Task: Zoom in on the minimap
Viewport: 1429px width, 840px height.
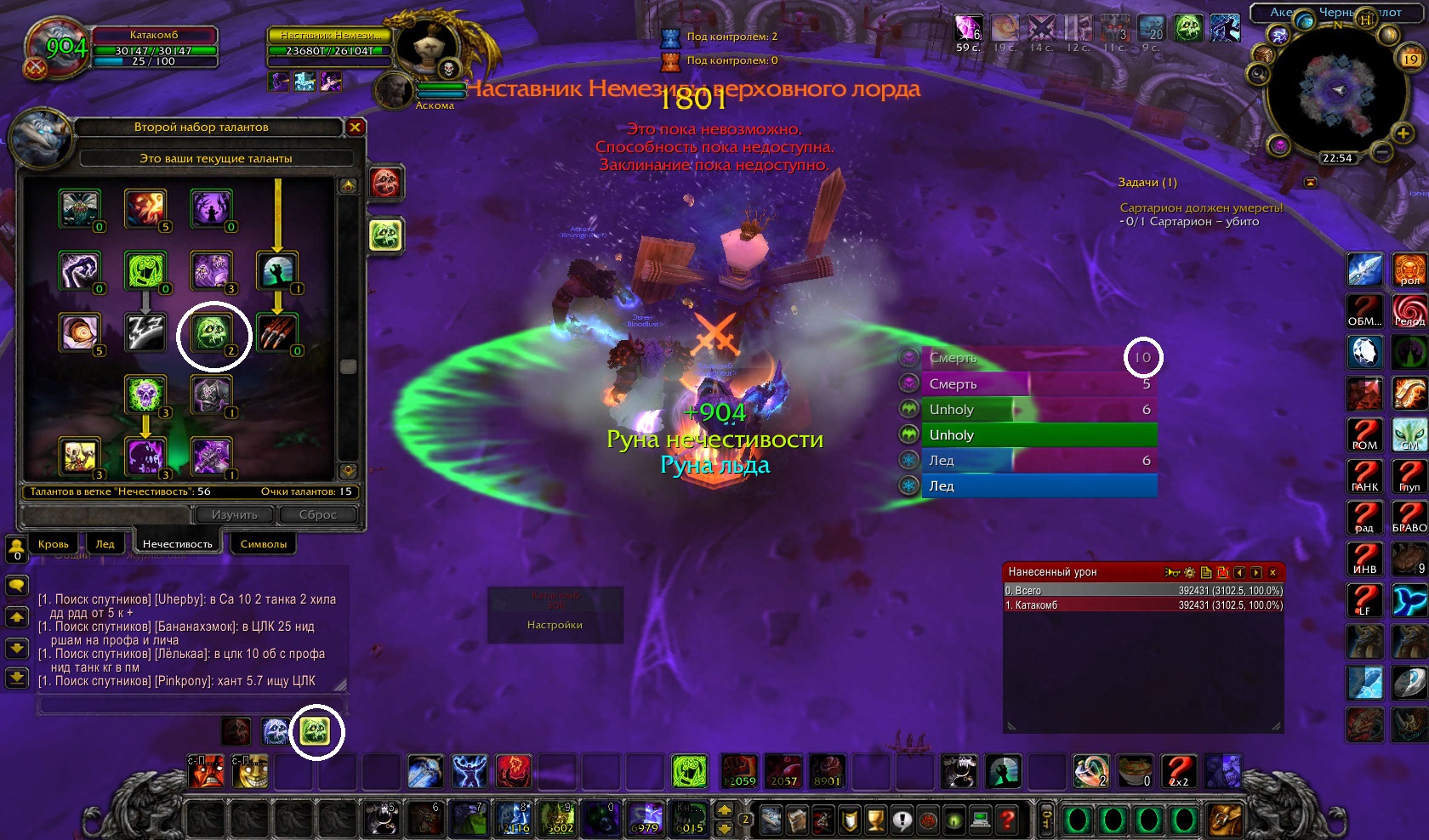Action: [x=1403, y=133]
